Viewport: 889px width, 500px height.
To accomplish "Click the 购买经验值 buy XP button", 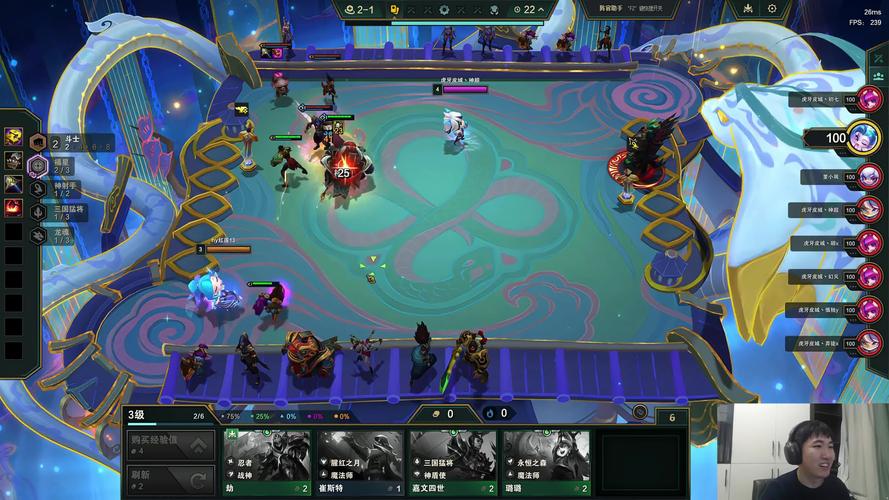I will 170,444.
